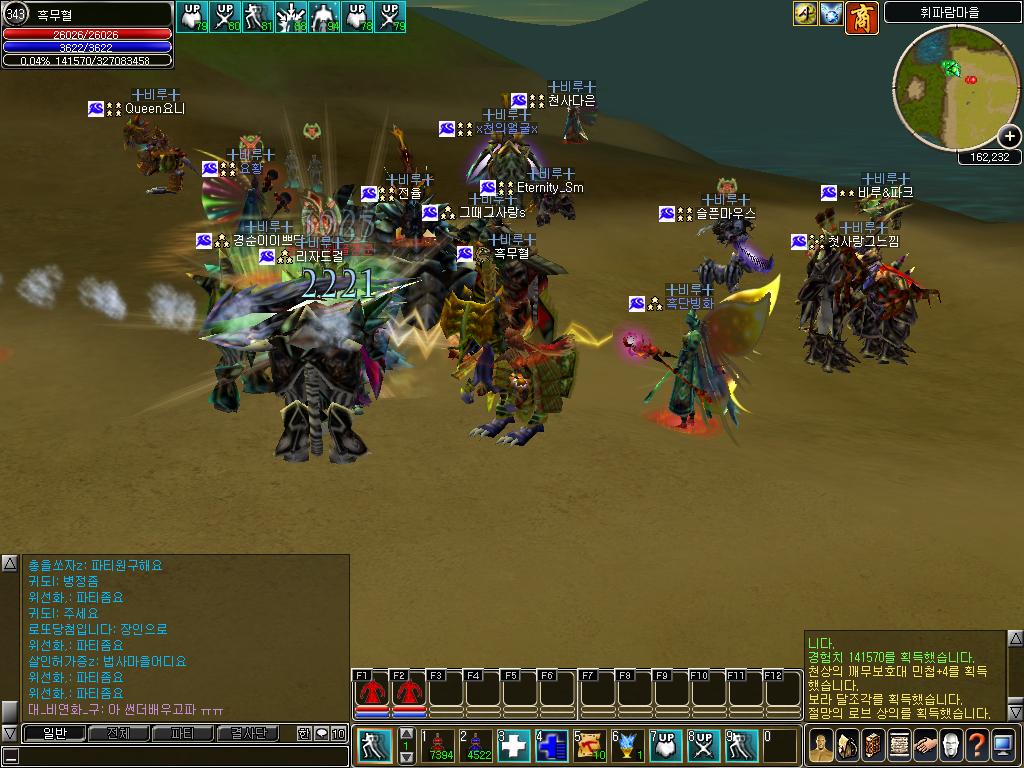Select the 파티 chat tab
The height and width of the screenshot is (768, 1024).
[182, 733]
